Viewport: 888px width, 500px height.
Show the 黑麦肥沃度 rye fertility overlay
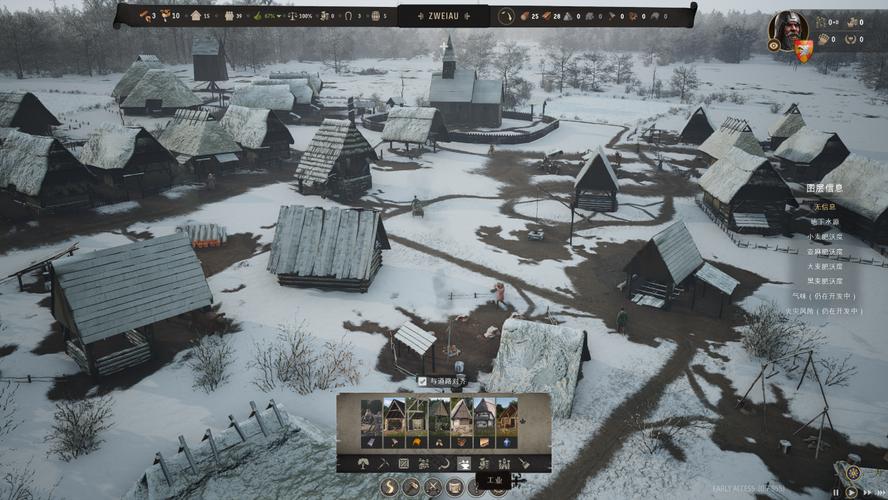click(x=824, y=281)
